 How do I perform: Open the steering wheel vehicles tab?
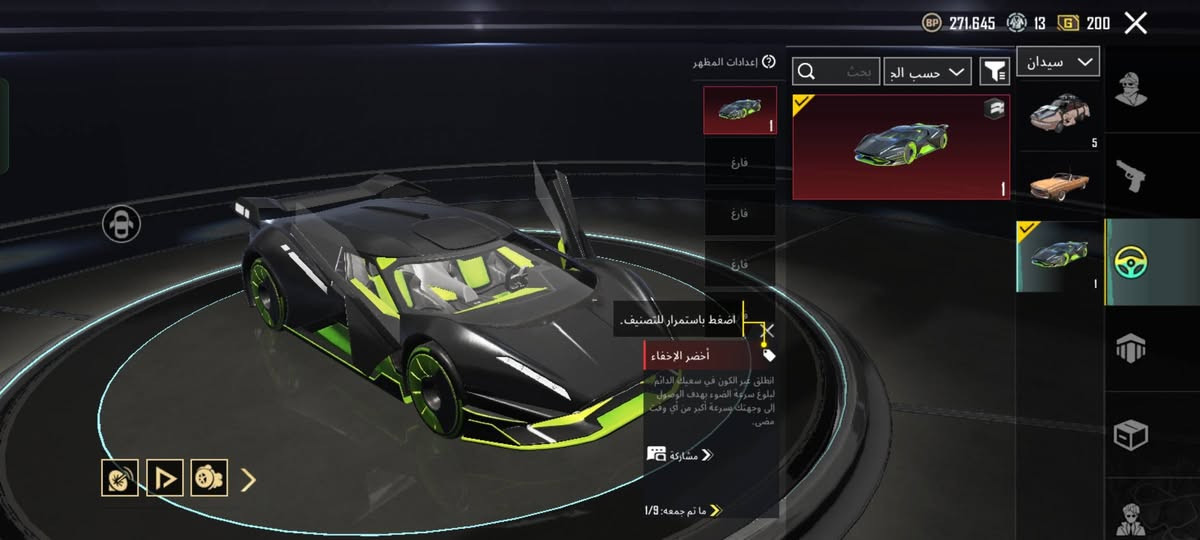coord(1131,262)
